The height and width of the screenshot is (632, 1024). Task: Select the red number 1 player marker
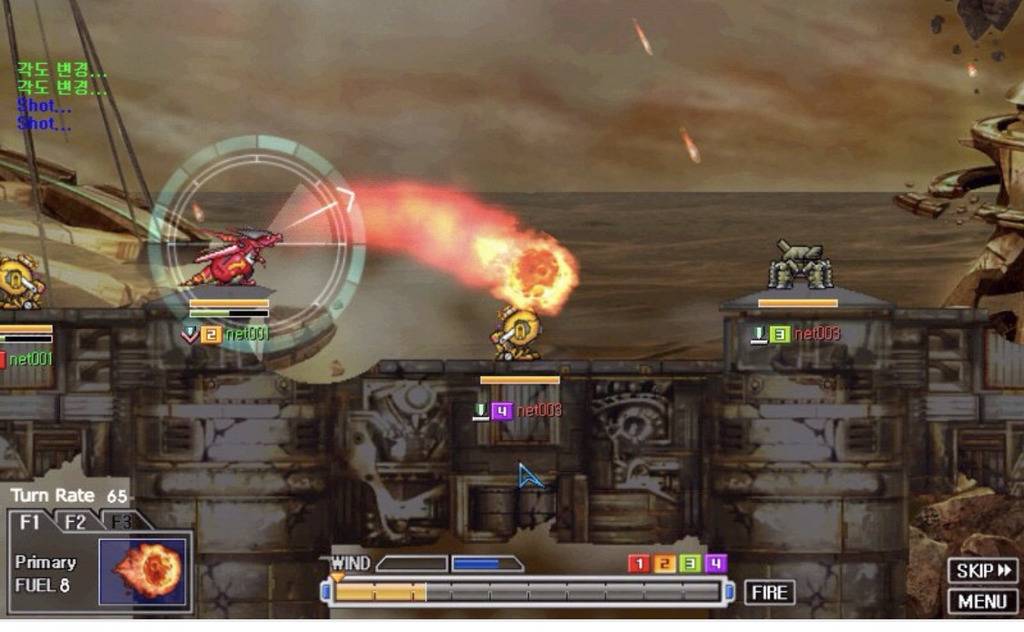pos(638,564)
